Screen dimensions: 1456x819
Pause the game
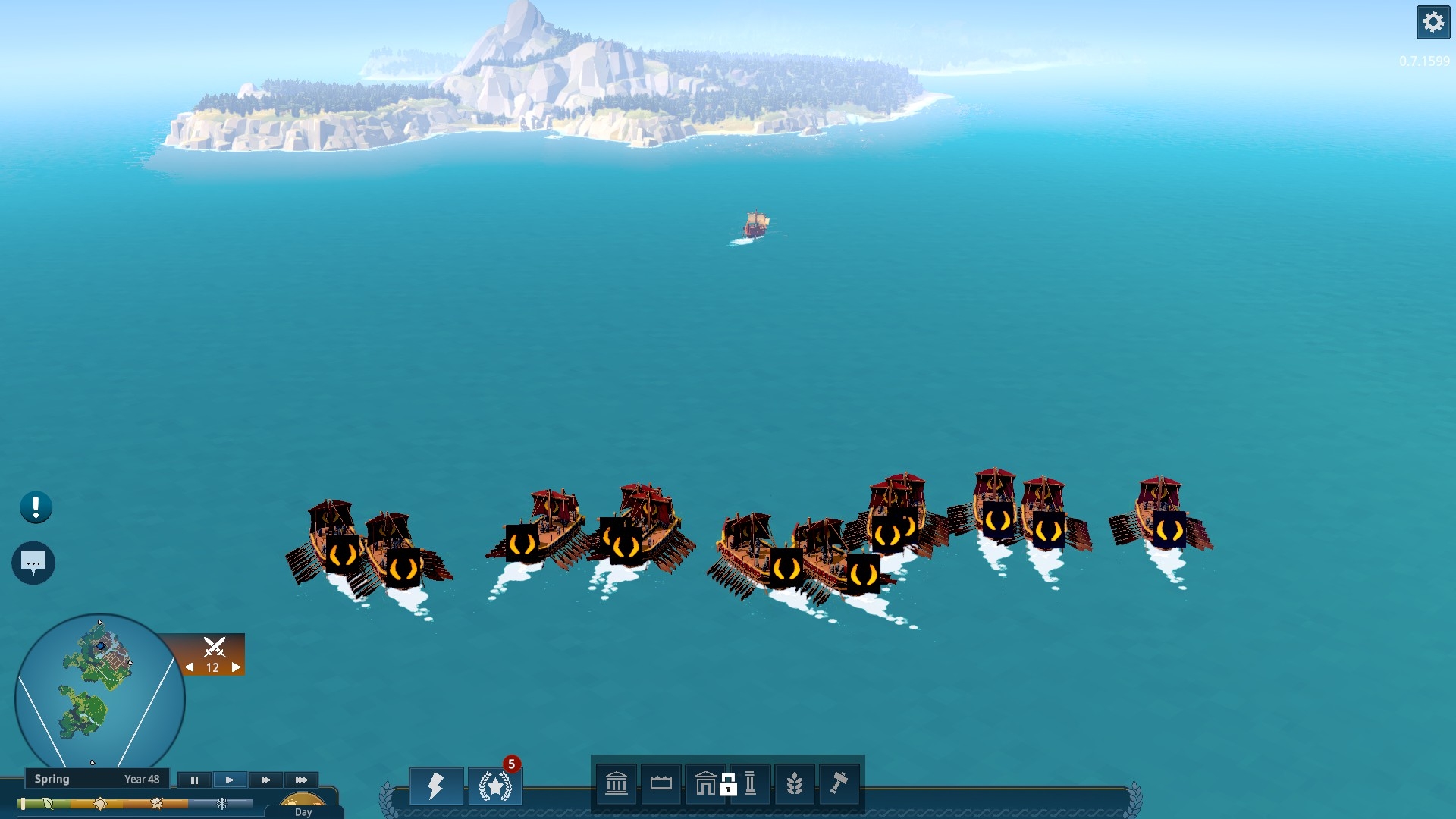[194, 780]
